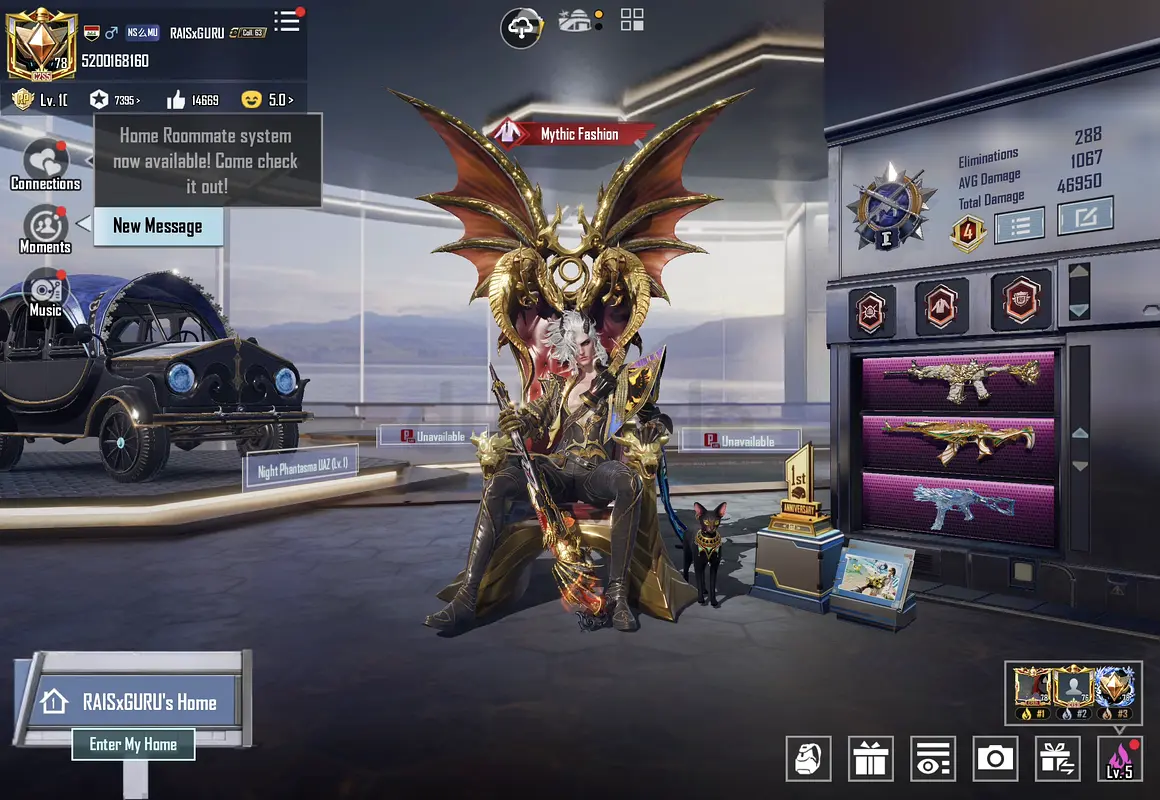Open the Music player icon

tap(45, 292)
